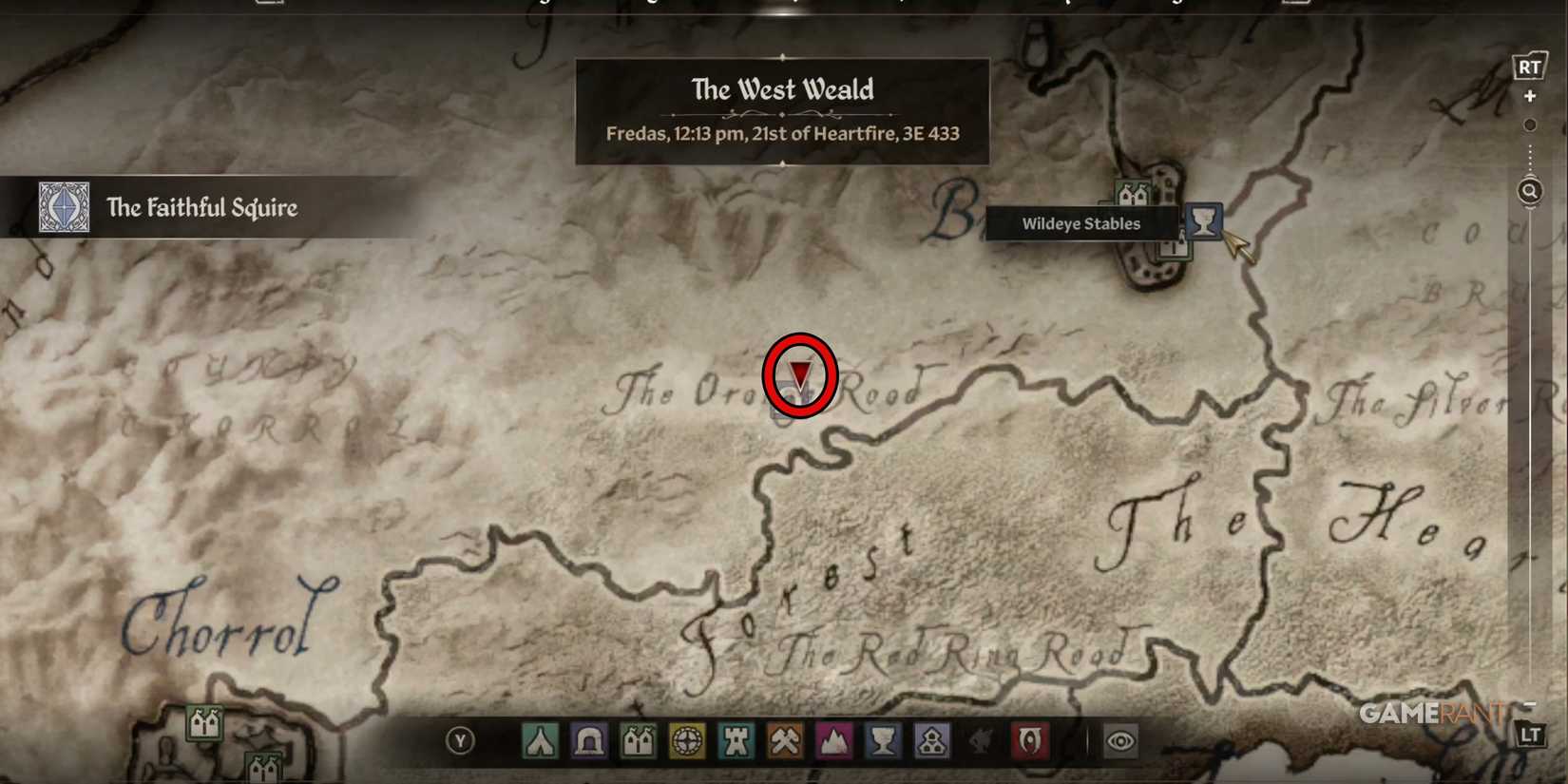Click the green tower marker near Chorrol
Screen dimensions: 1568x784
pos(204,722)
